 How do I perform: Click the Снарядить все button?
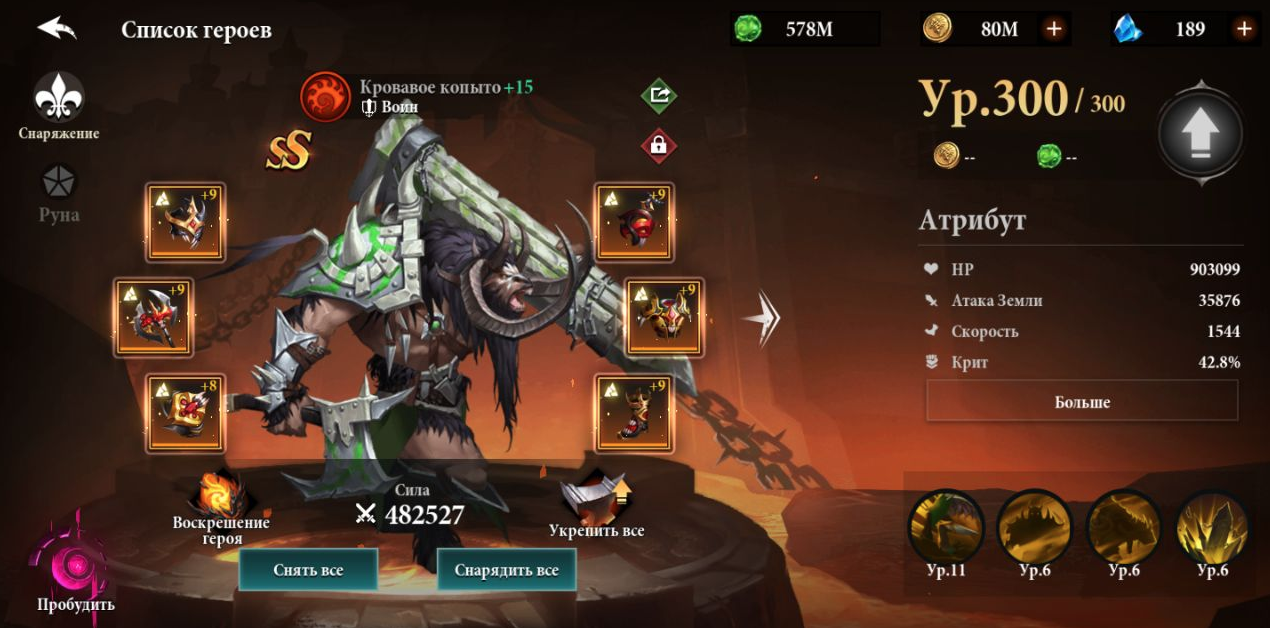coord(506,570)
